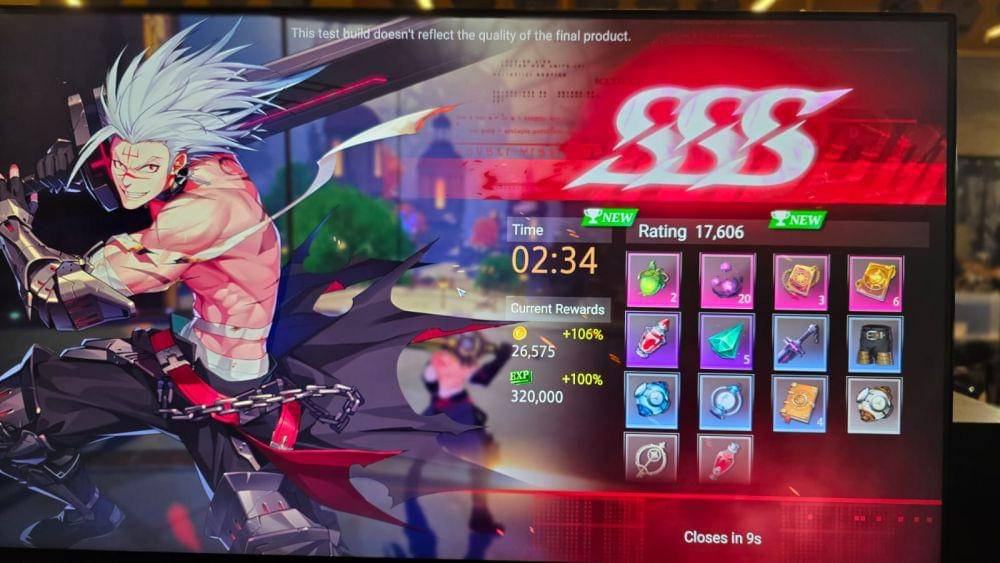This screenshot has height=563, width=1000.
Task: Select the red potion in the purple slot
Action: [x=653, y=340]
